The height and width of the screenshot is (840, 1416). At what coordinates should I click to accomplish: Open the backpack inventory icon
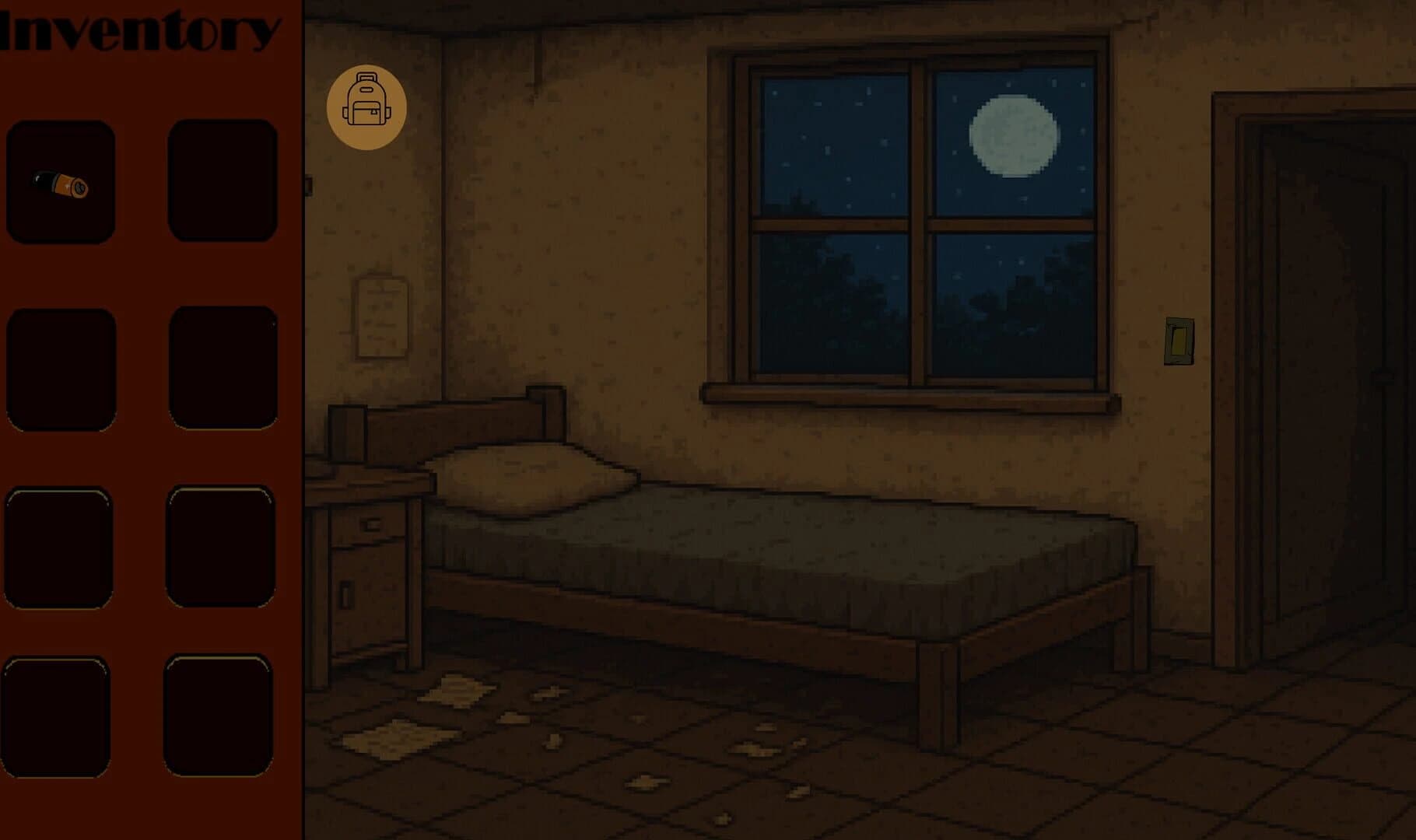pos(367,107)
